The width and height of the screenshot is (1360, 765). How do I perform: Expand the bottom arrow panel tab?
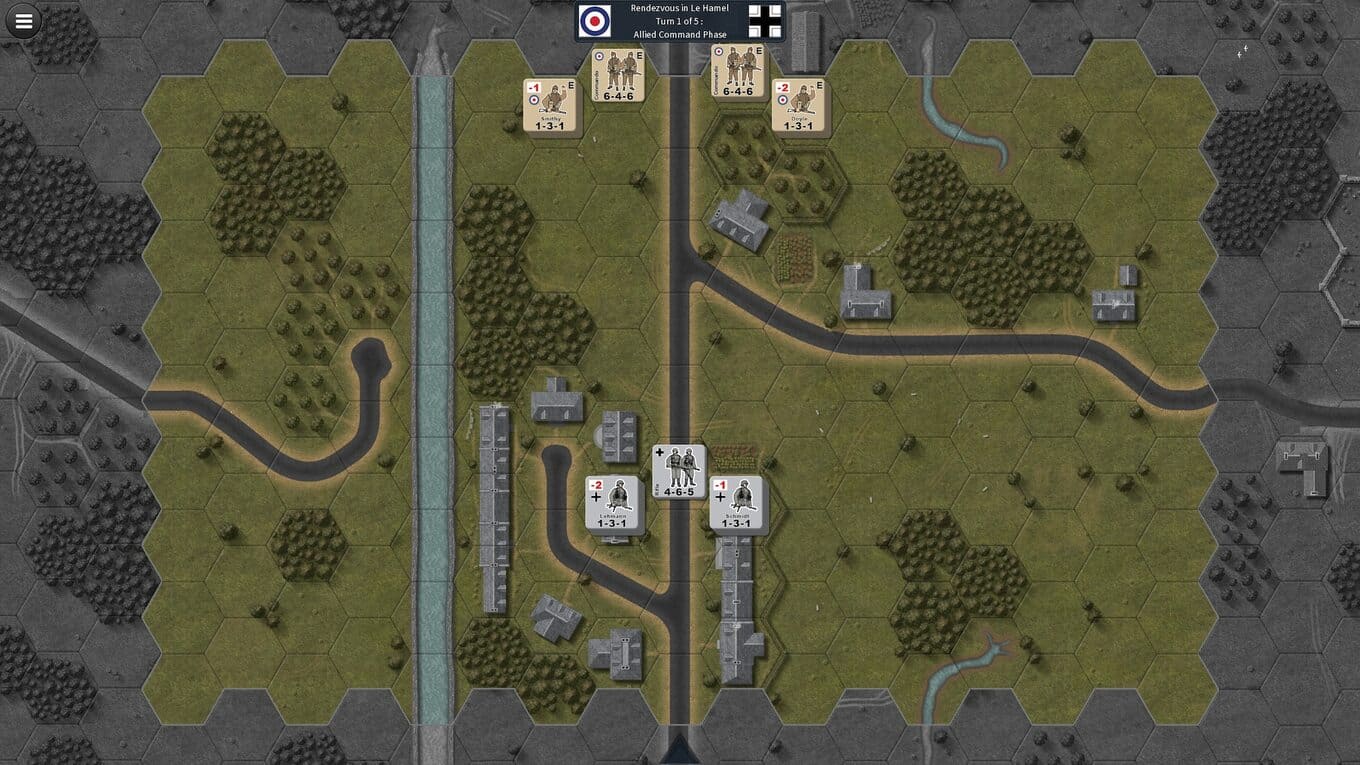679,749
